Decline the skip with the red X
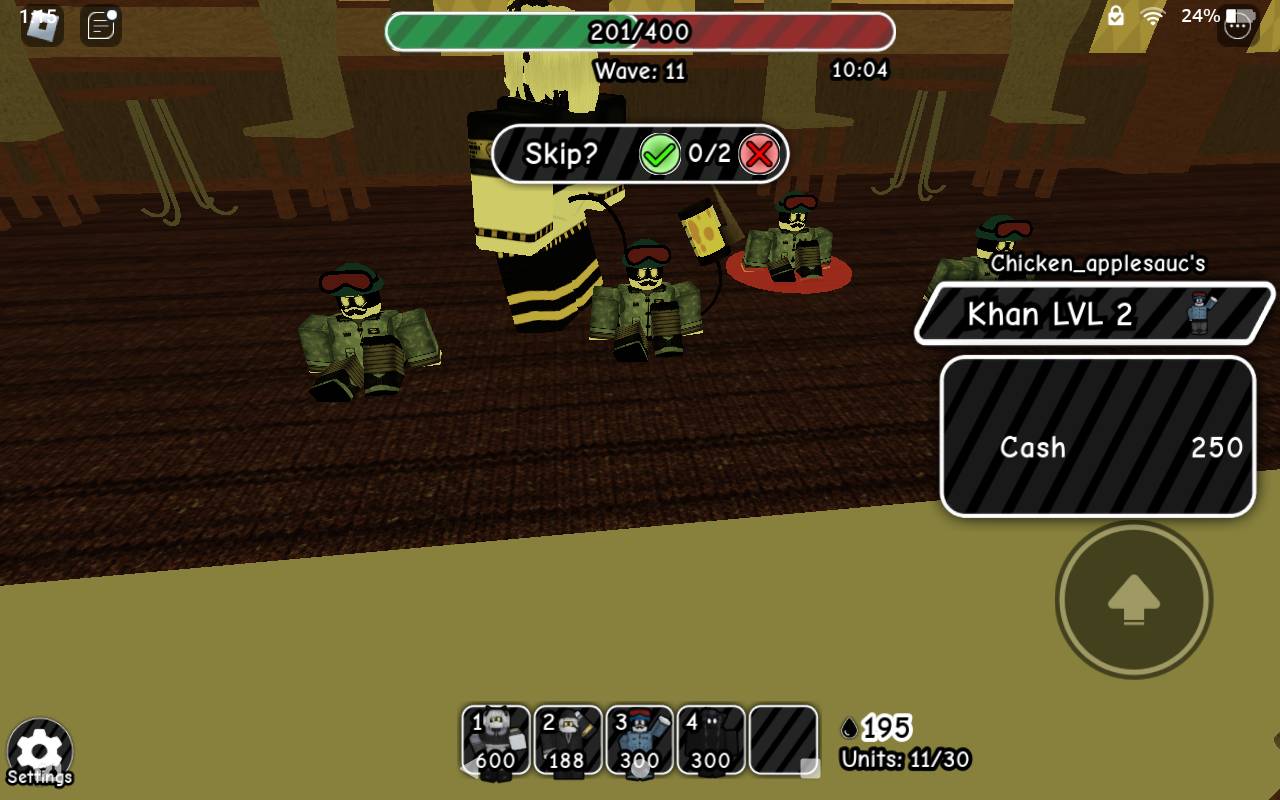The height and width of the screenshot is (800, 1280). 759,155
